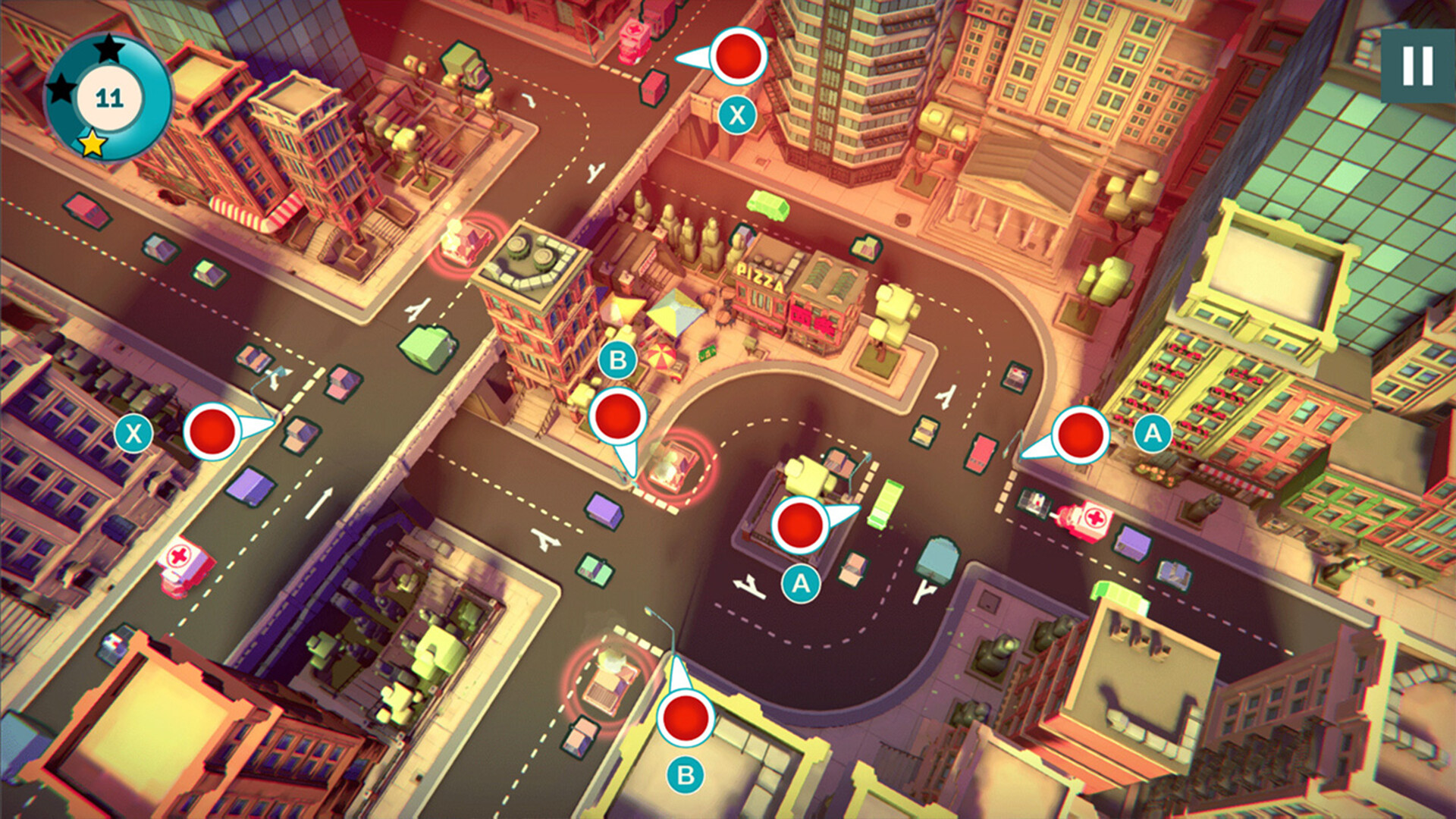Select the teal circle labeled X on the left
Image resolution: width=1456 pixels, height=819 pixels.
point(133,433)
